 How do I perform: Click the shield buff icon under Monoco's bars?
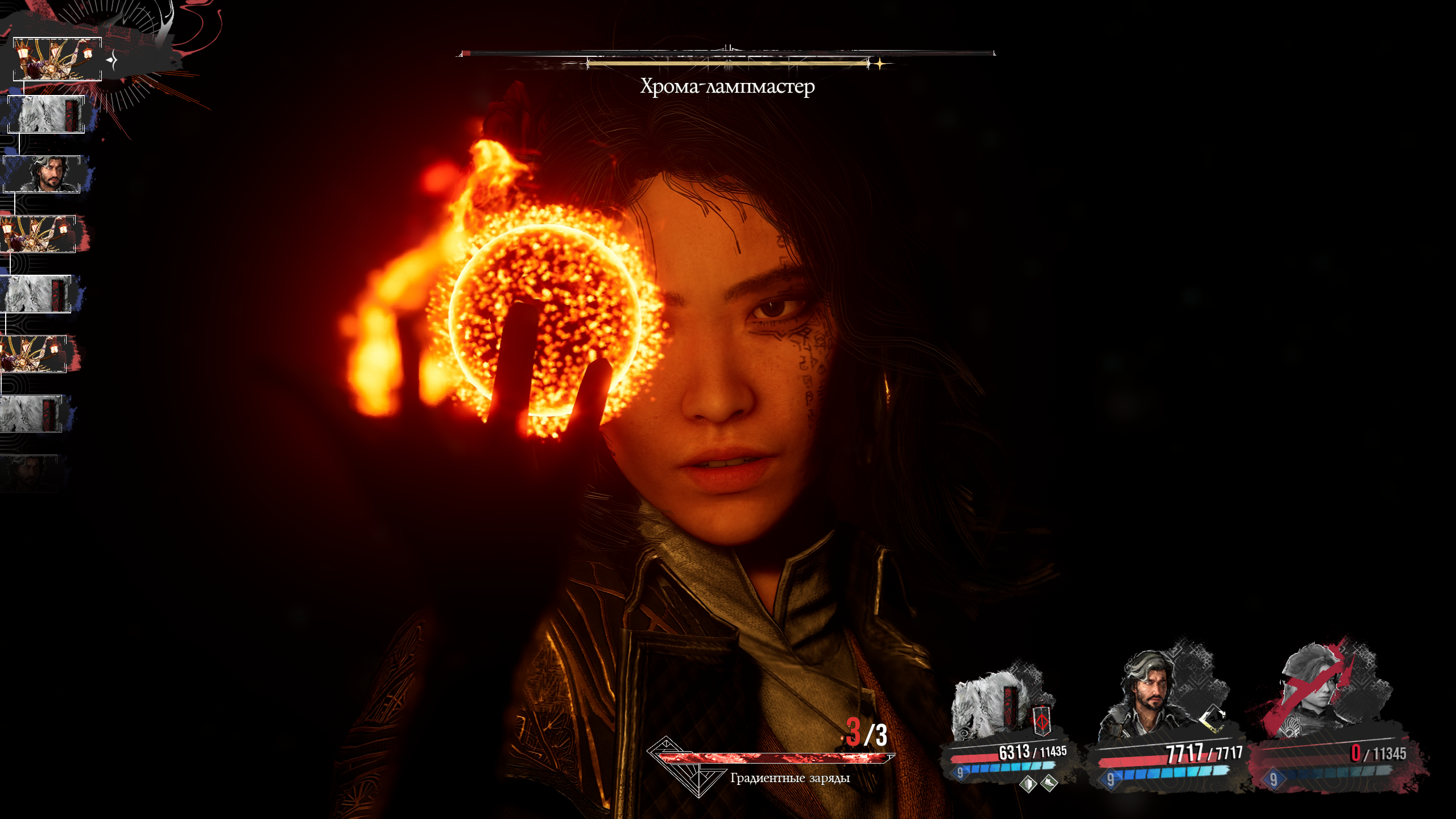1027,784
